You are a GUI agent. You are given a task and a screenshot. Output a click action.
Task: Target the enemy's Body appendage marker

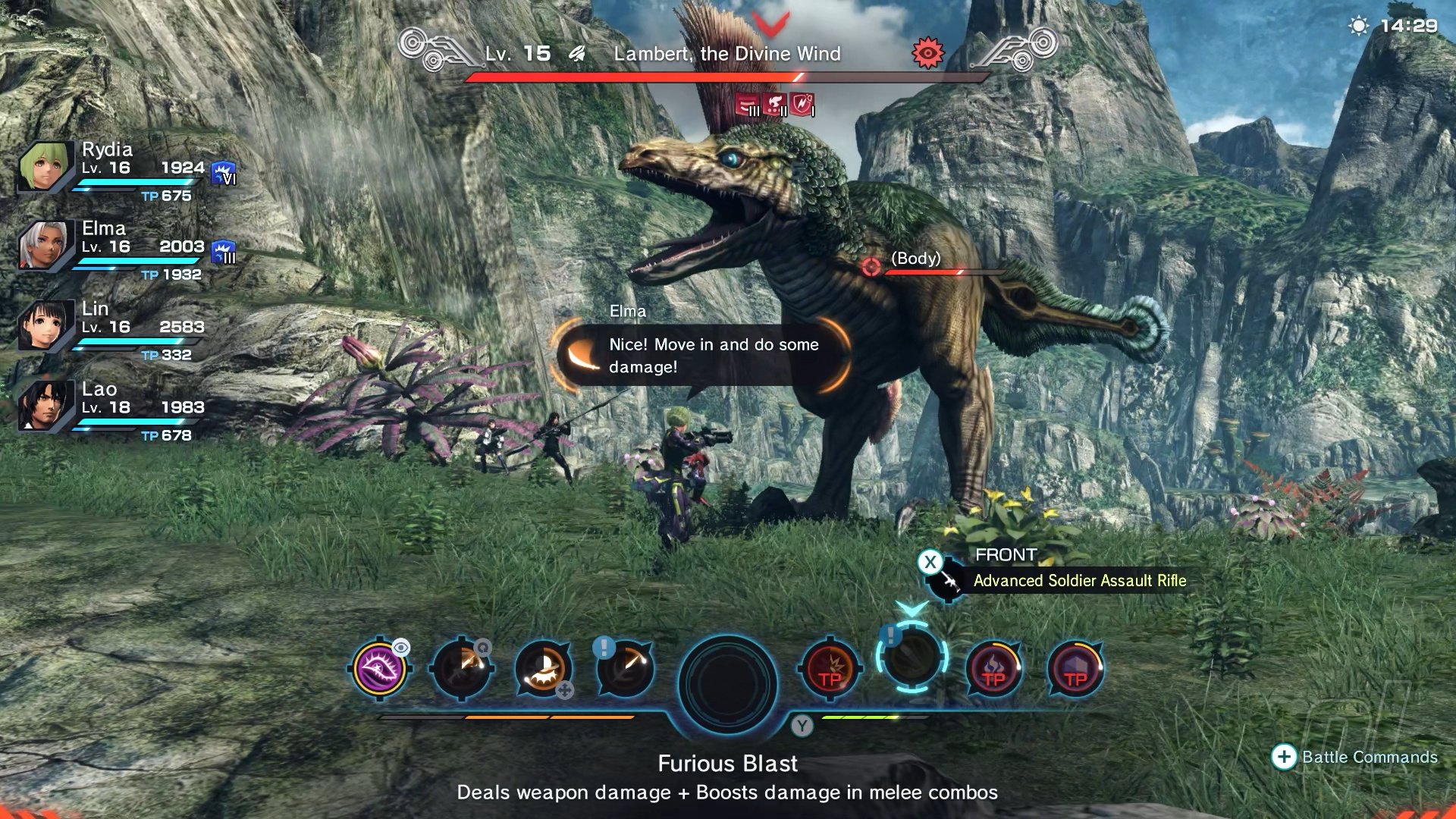(x=871, y=266)
